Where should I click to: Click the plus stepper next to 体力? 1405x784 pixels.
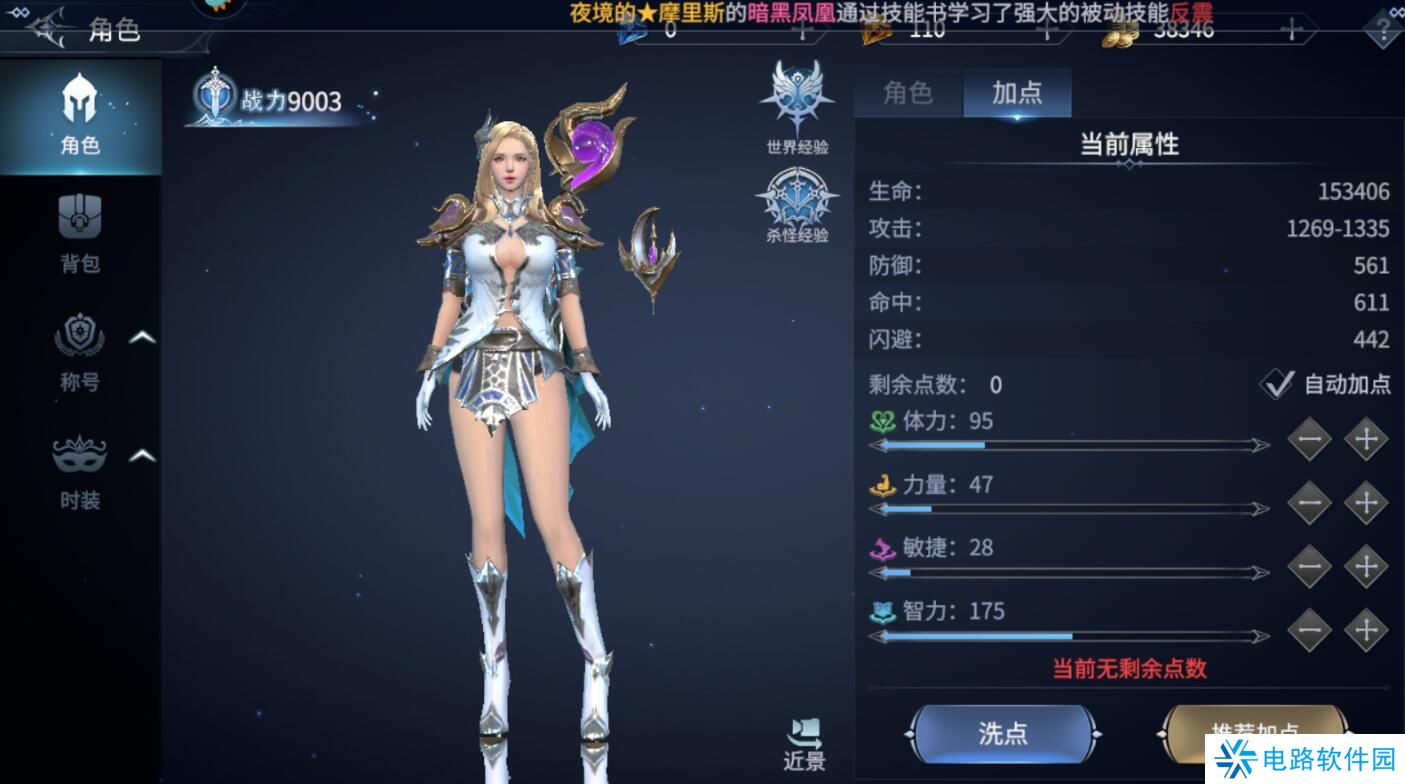click(x=1365, y=436)
